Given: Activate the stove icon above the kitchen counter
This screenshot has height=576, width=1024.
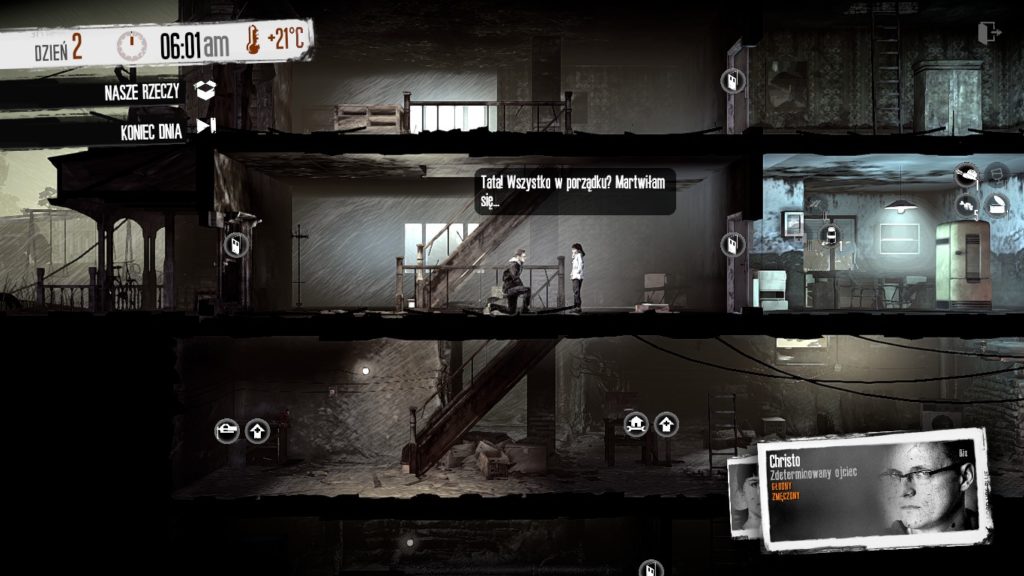Looking at the screenshot, I should pyautogui.click(x=829, y=235).
